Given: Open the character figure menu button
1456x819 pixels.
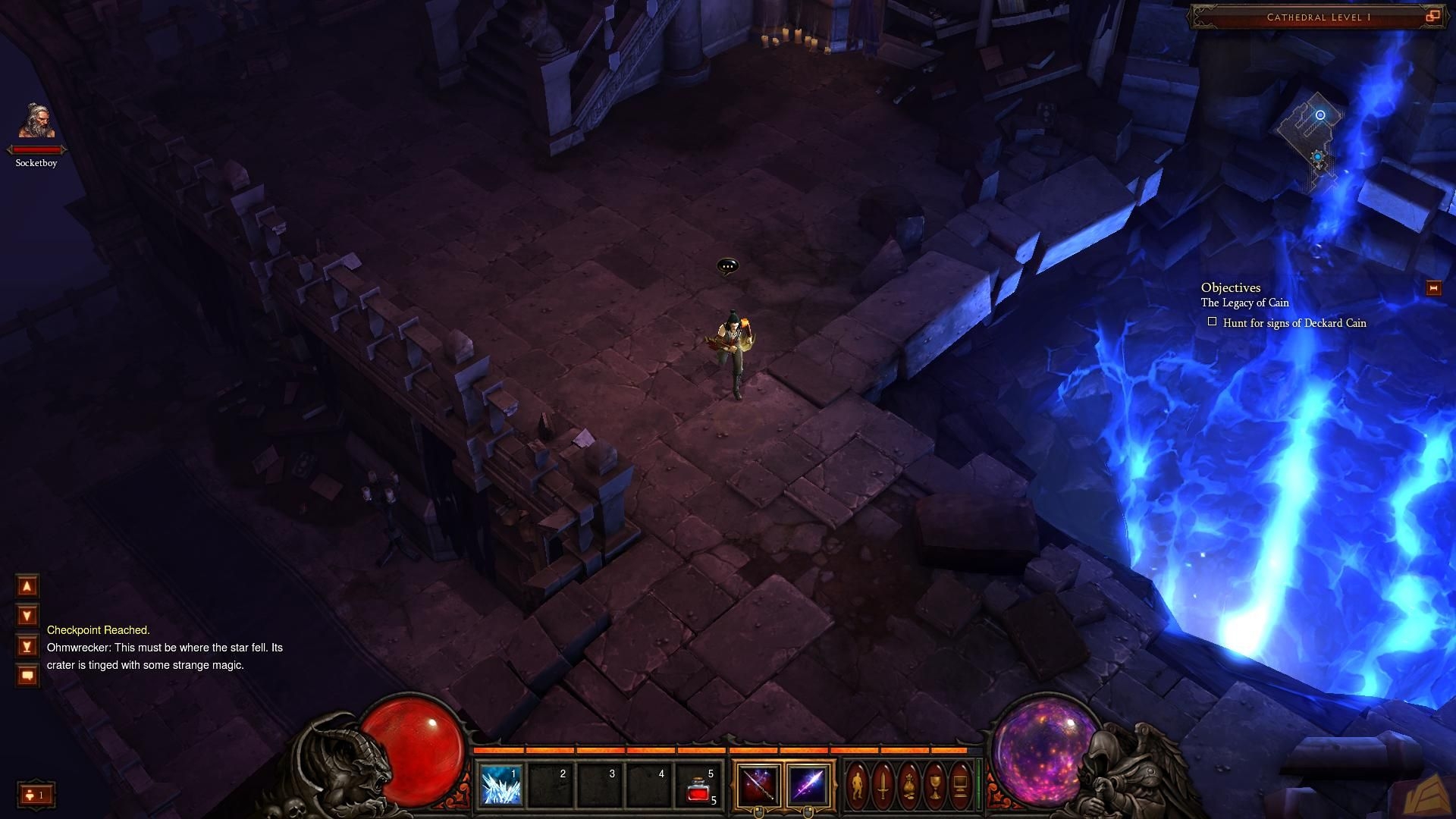Looking at the screenshot, I should 857,785.
